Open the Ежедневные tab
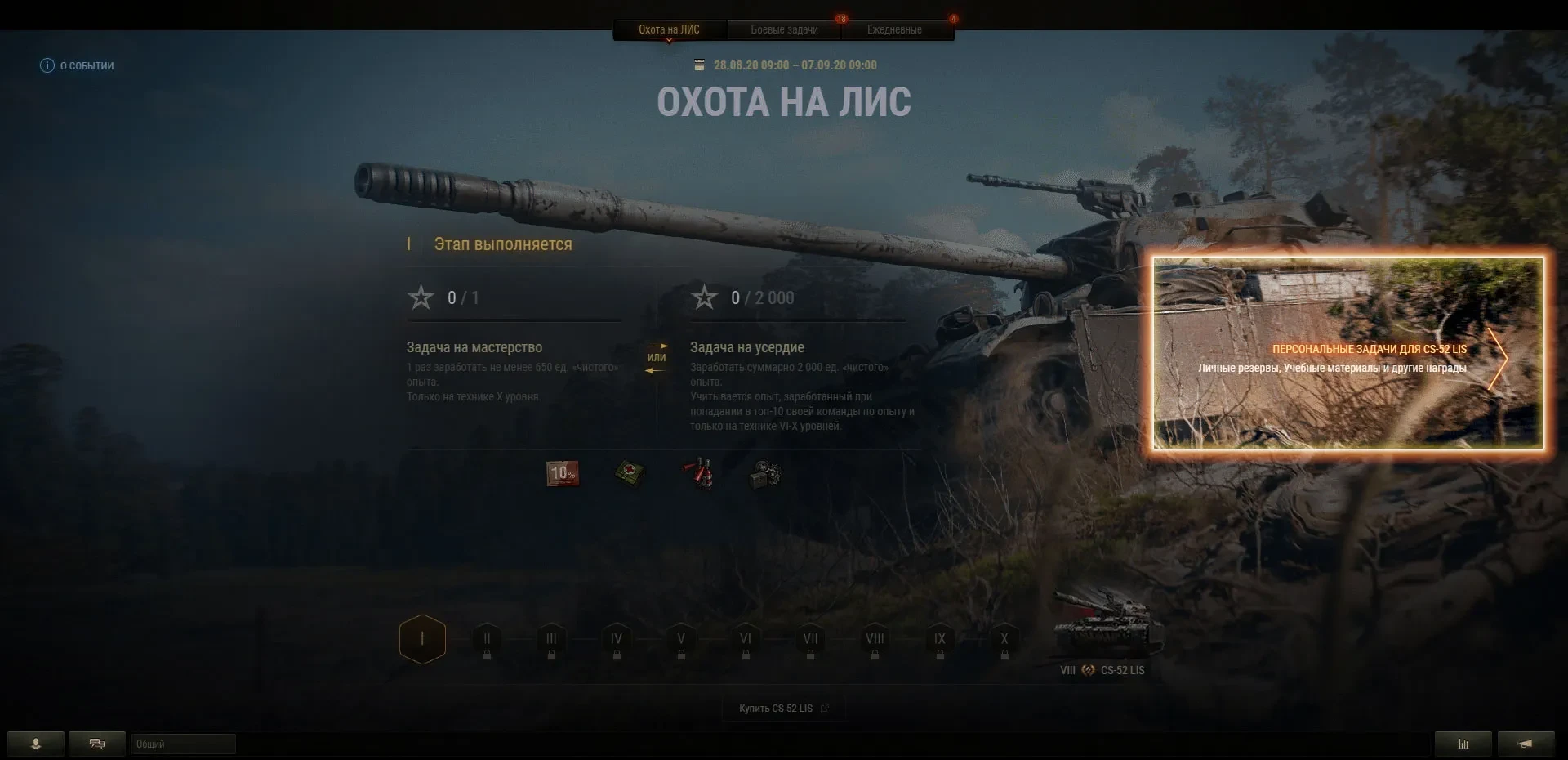Screen dimensions: 1568x760 point(894,29)
